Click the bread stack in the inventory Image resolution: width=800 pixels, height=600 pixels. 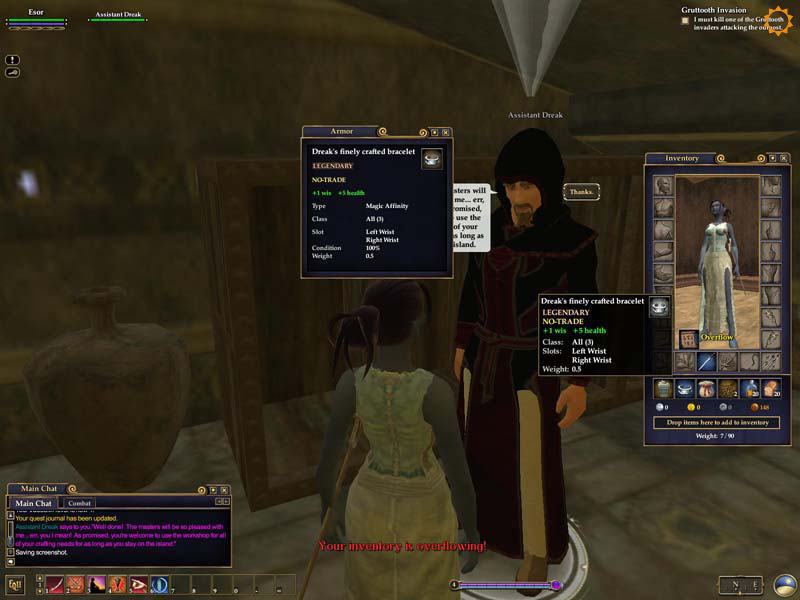[771, 388]
